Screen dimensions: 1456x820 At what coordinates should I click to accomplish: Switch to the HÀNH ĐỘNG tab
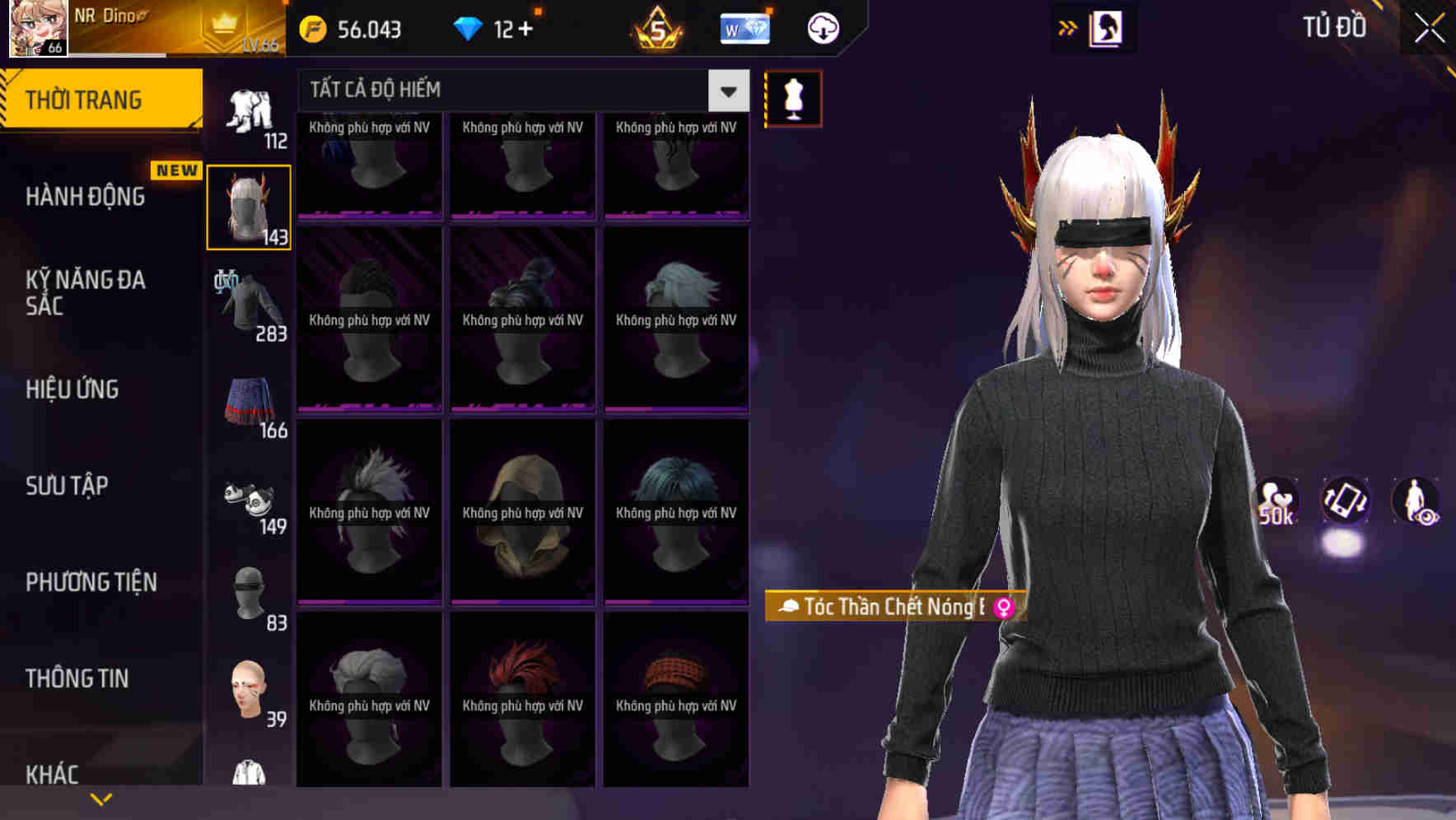(x=86, y=197)
